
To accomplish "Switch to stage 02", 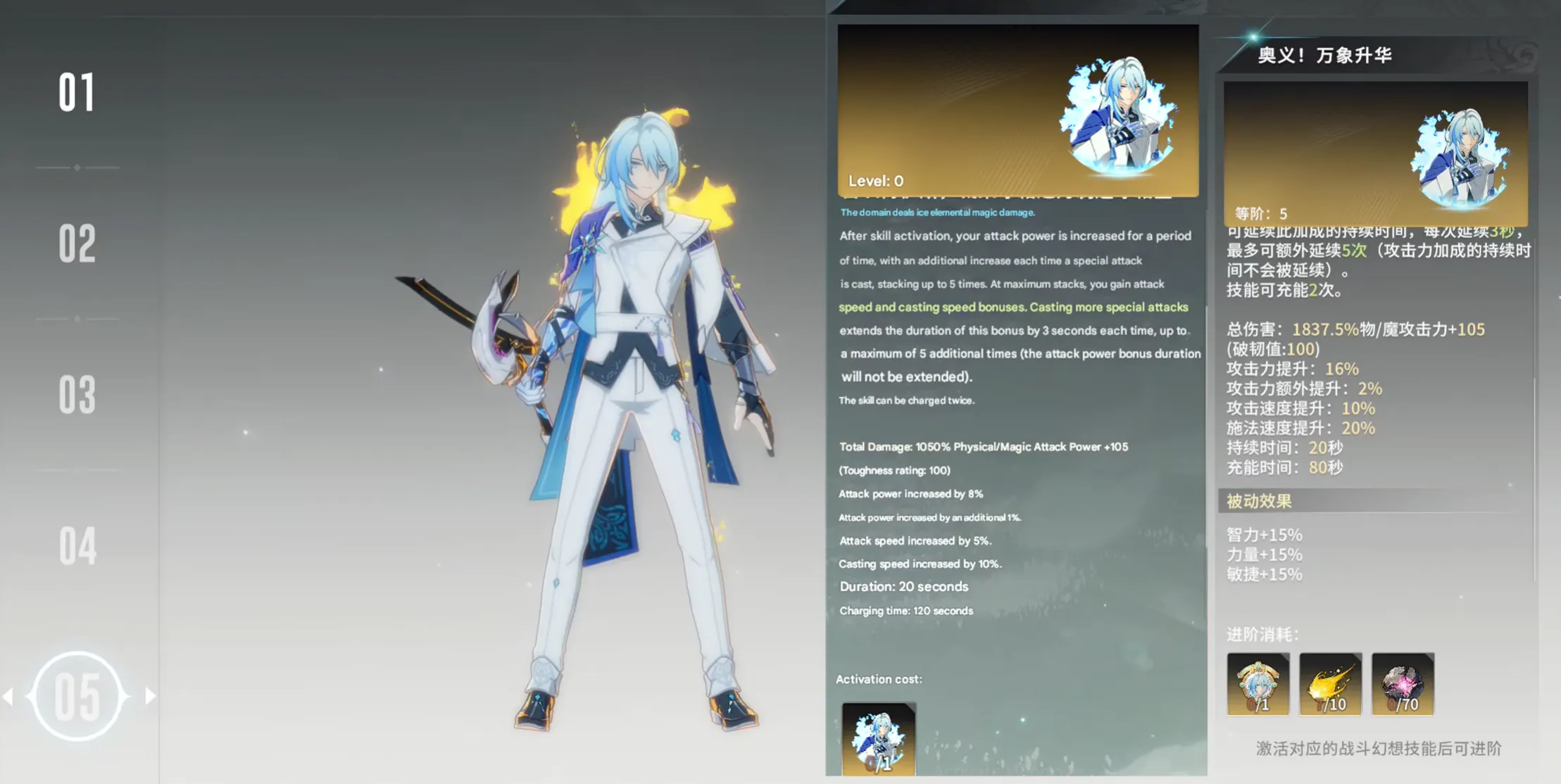I will [77, 244].
